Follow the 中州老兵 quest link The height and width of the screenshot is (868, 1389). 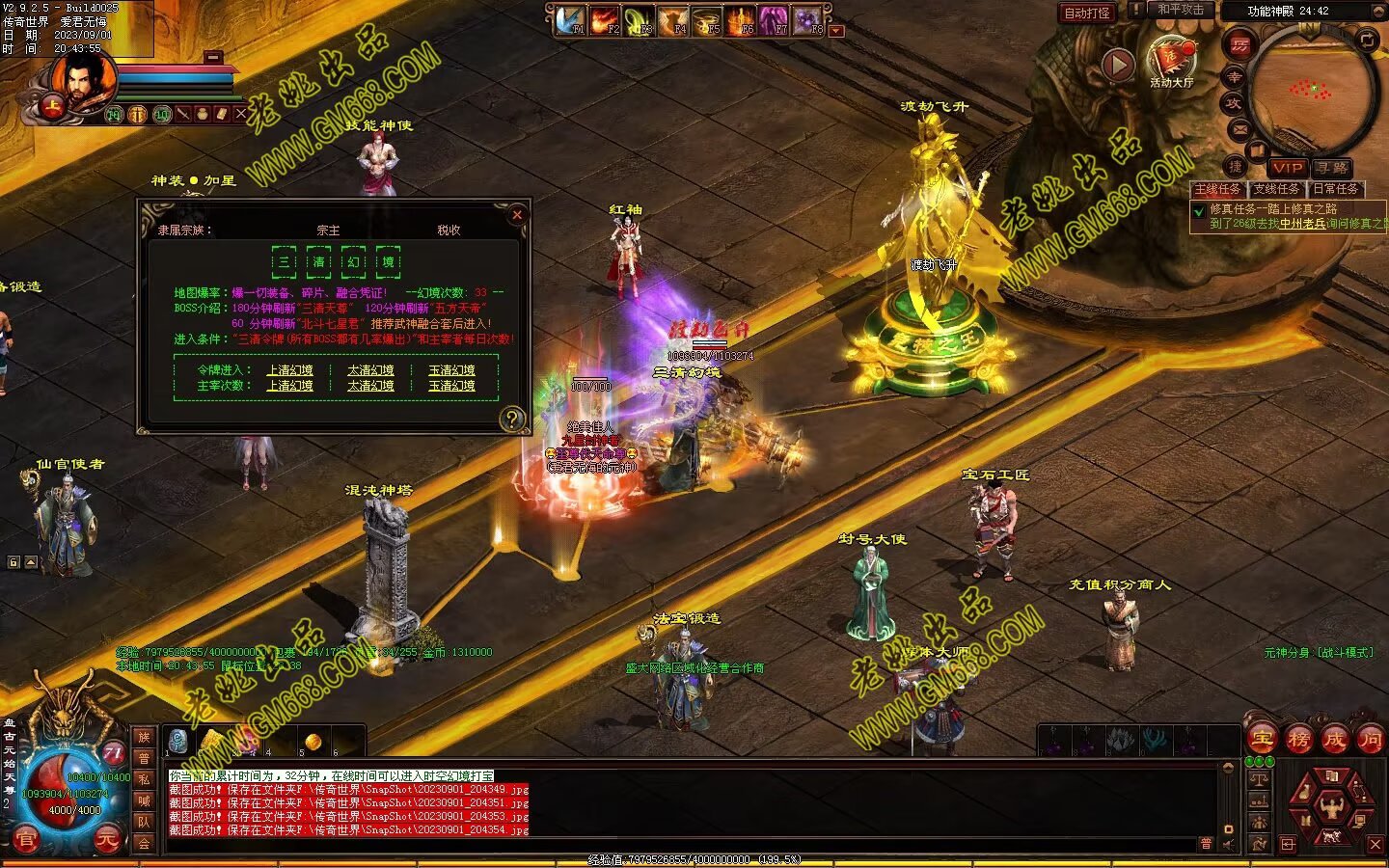coord(1302,224)
